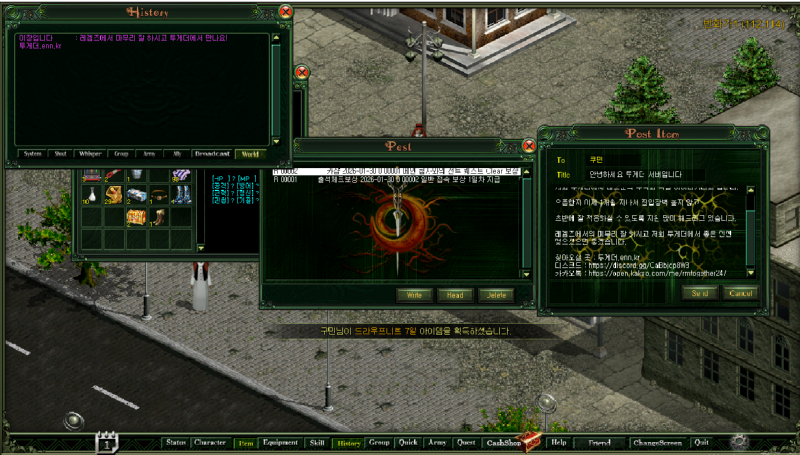Close the History window
This screenshot has width=800, height=455.
[285, 12]
